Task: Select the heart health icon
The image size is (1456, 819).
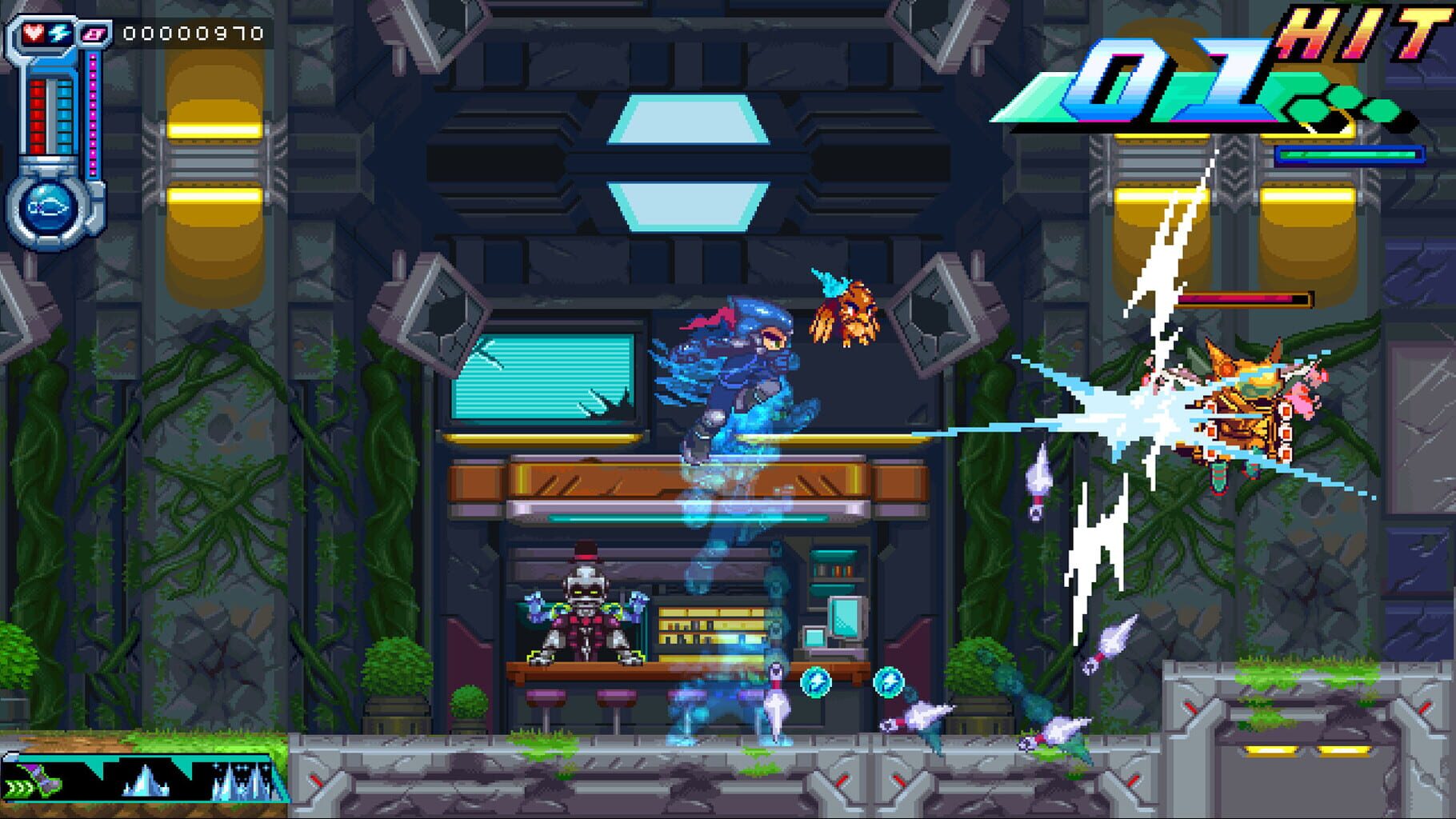Action: pos(34,33)
